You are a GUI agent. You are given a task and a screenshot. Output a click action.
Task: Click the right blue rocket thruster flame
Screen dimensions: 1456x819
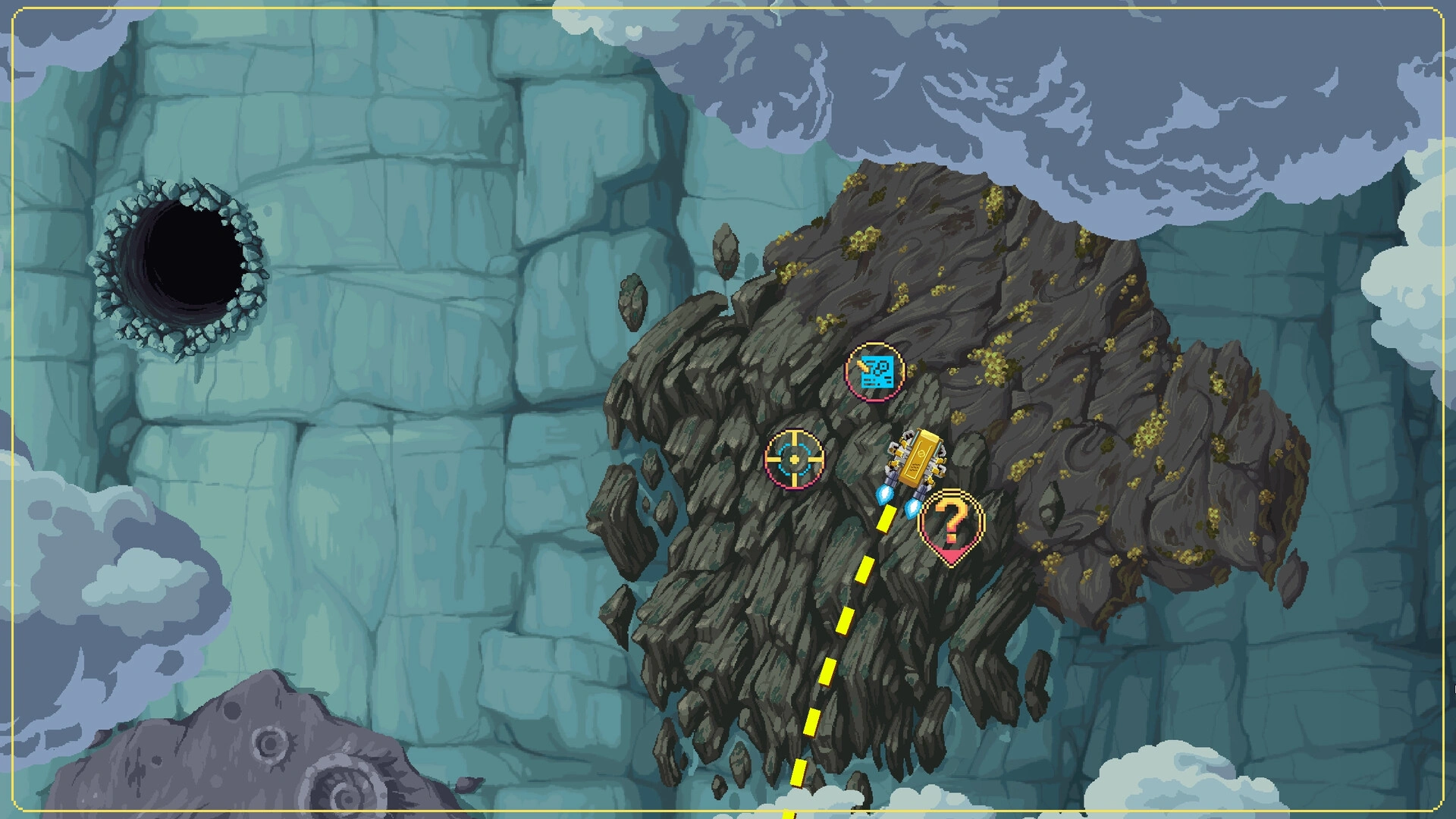[912, 510]
